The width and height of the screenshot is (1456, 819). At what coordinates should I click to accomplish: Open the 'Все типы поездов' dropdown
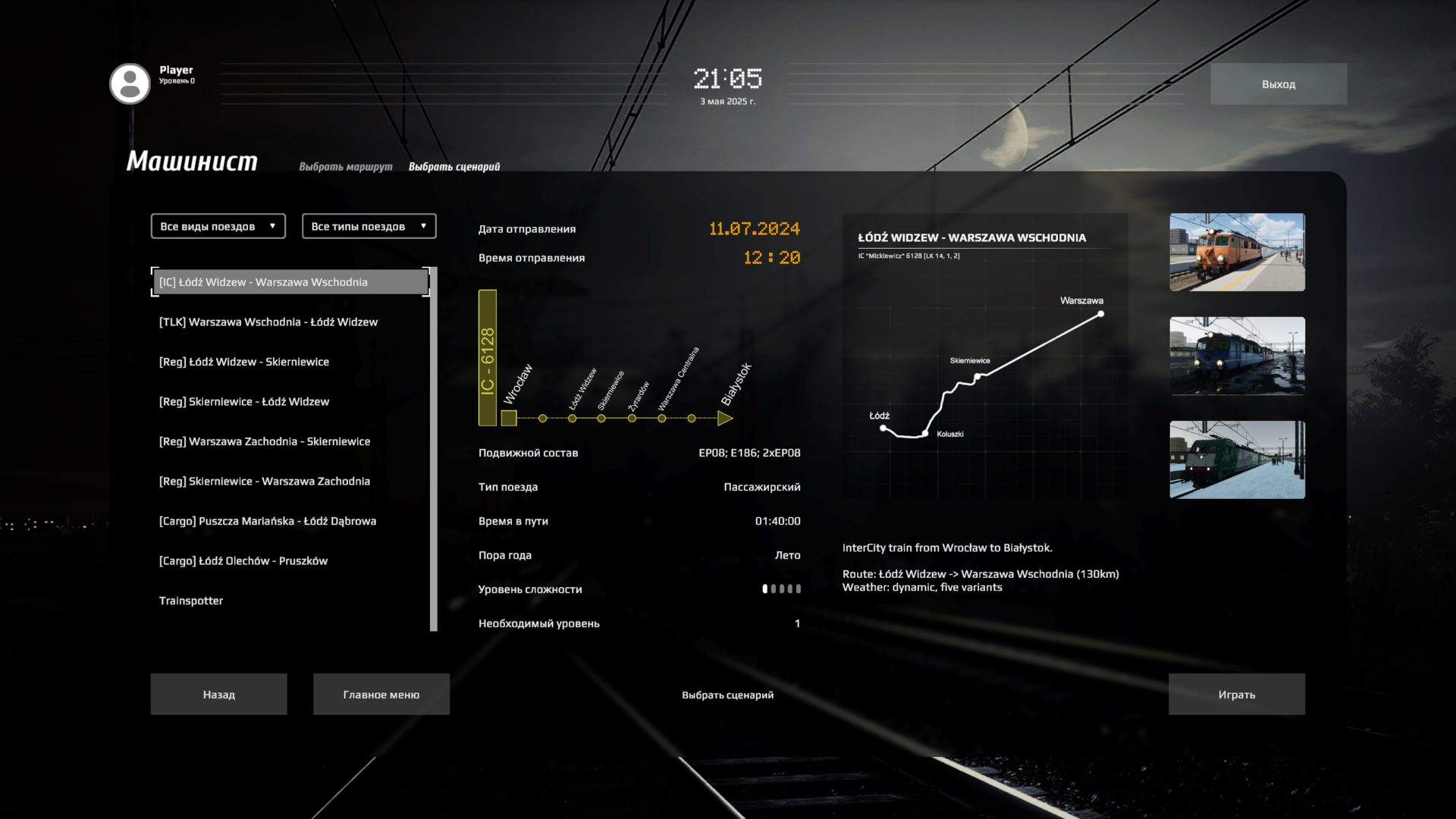tap(369, 225)
